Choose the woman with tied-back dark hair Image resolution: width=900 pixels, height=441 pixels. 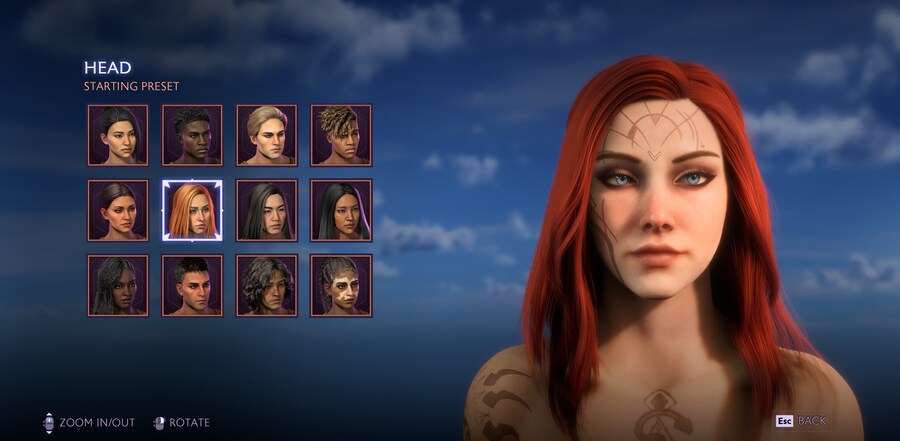click(x=118, y=210)
